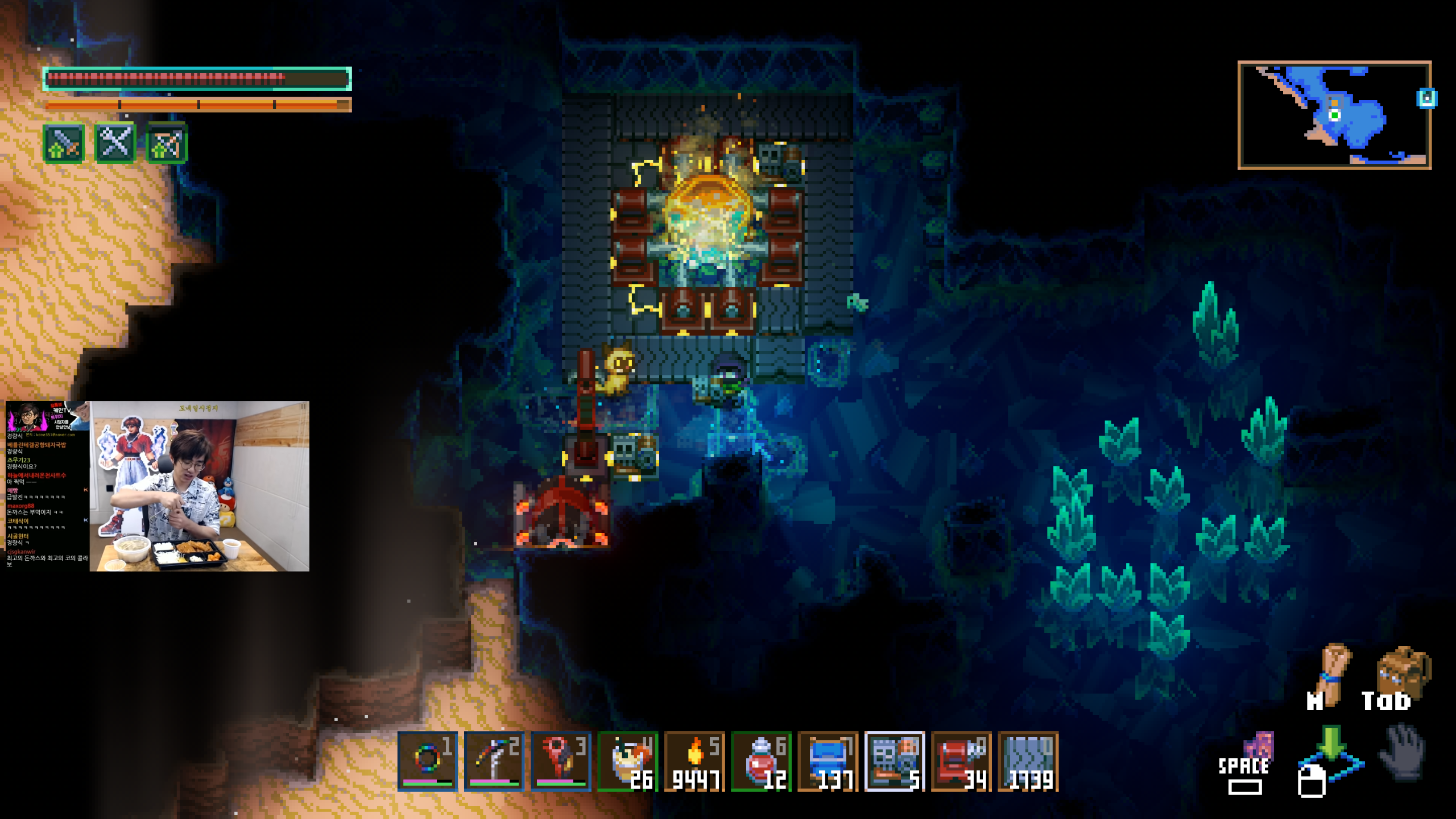Choose the red weapon in hotbar slot 3
Image resolution: width=1456 pixels, height=819 pixels.
click(x=561, y=760)
